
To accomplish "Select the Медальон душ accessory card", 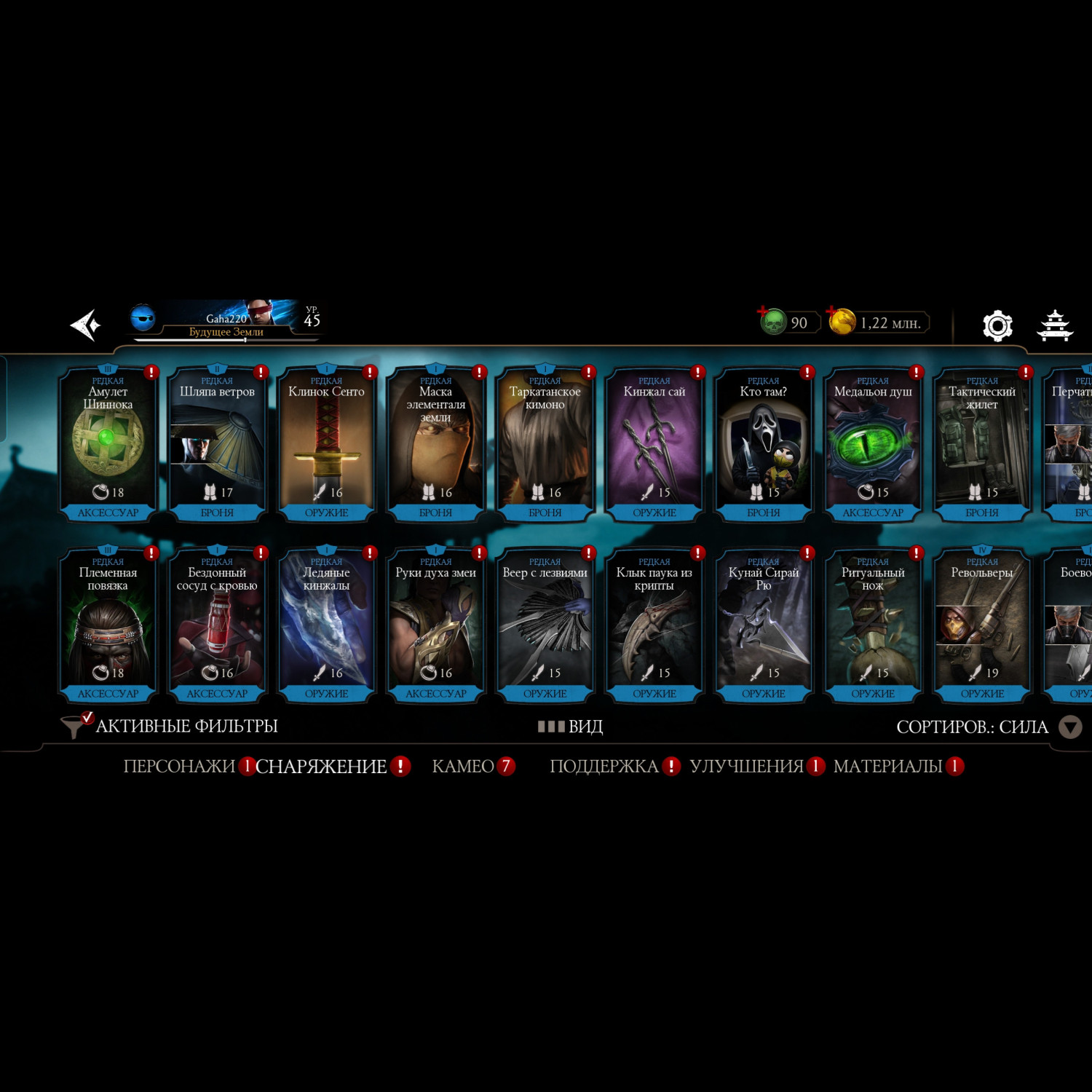I will (x=872, y=444).
